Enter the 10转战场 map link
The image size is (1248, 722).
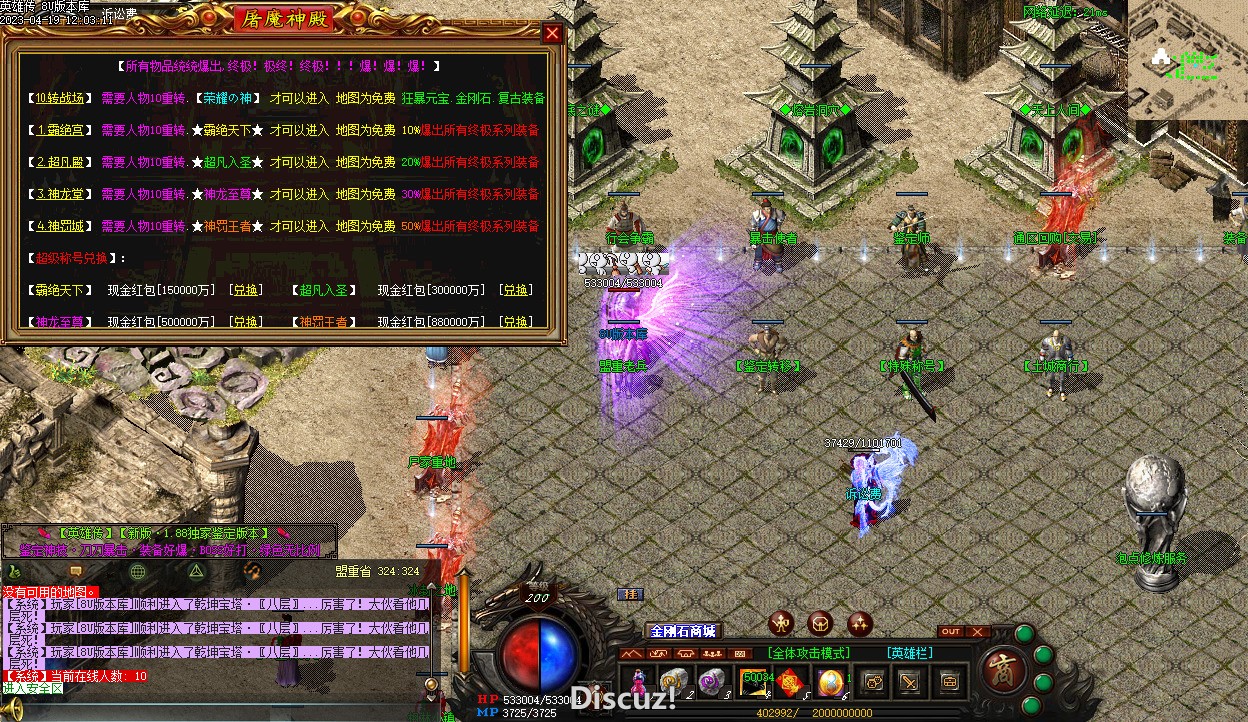[x=61, y=98]
